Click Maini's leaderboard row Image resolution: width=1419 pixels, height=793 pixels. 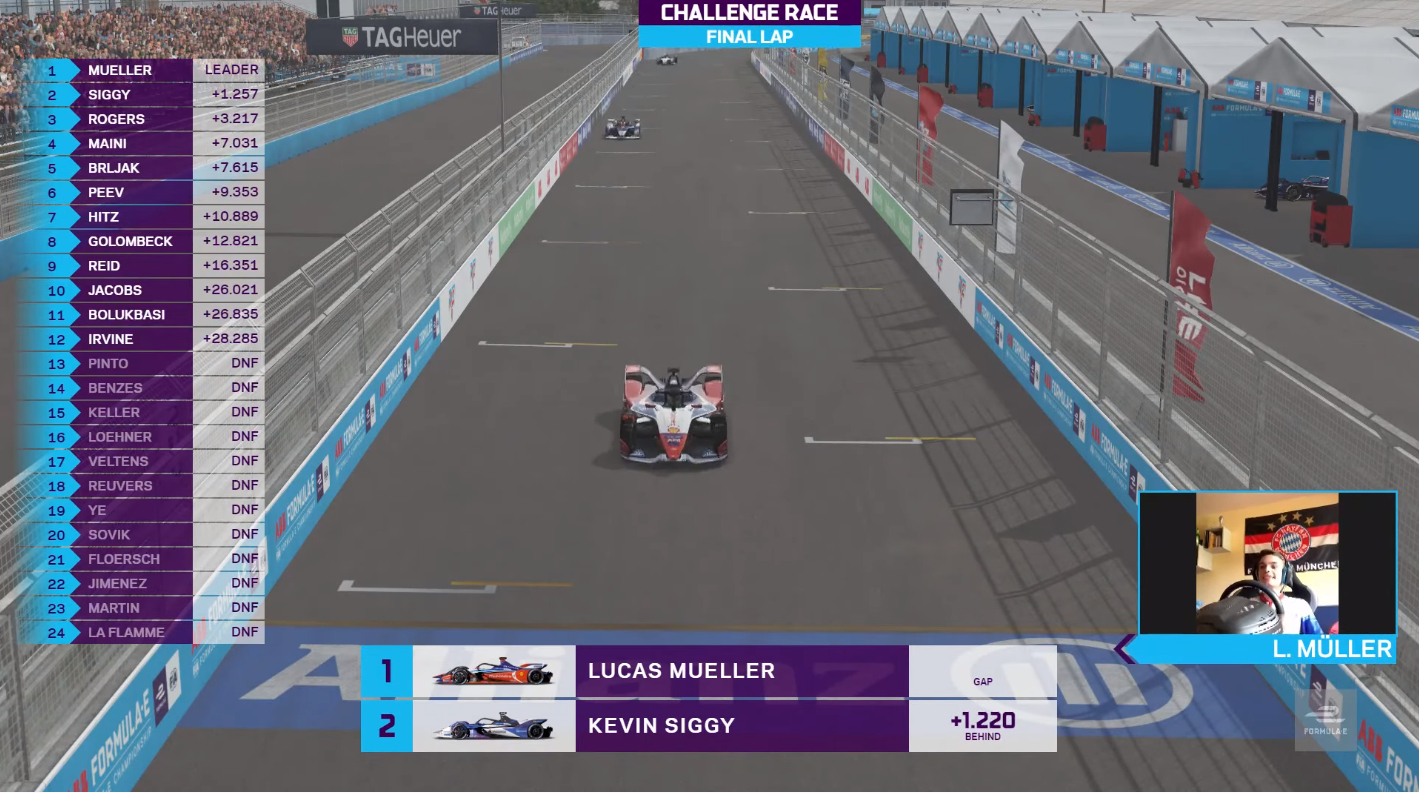click(140, 144)
